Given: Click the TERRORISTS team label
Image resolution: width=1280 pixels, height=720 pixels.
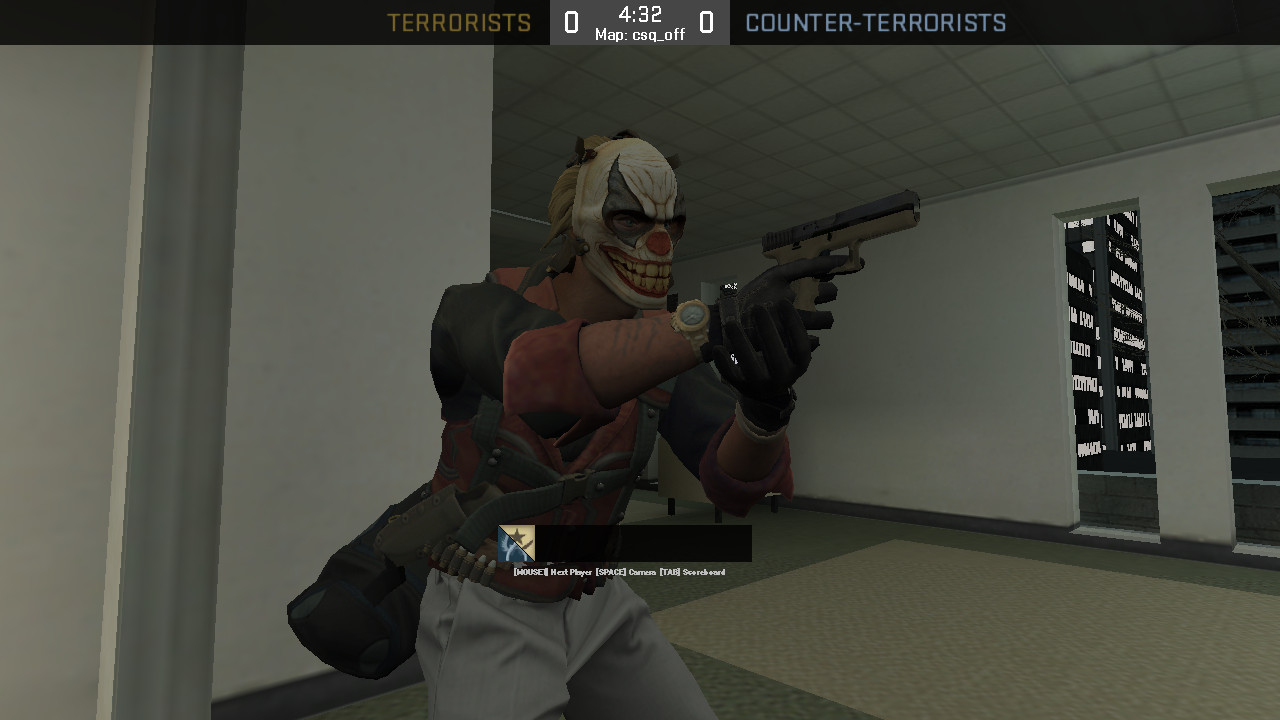Looking at the screenshot, I should 460,21.
